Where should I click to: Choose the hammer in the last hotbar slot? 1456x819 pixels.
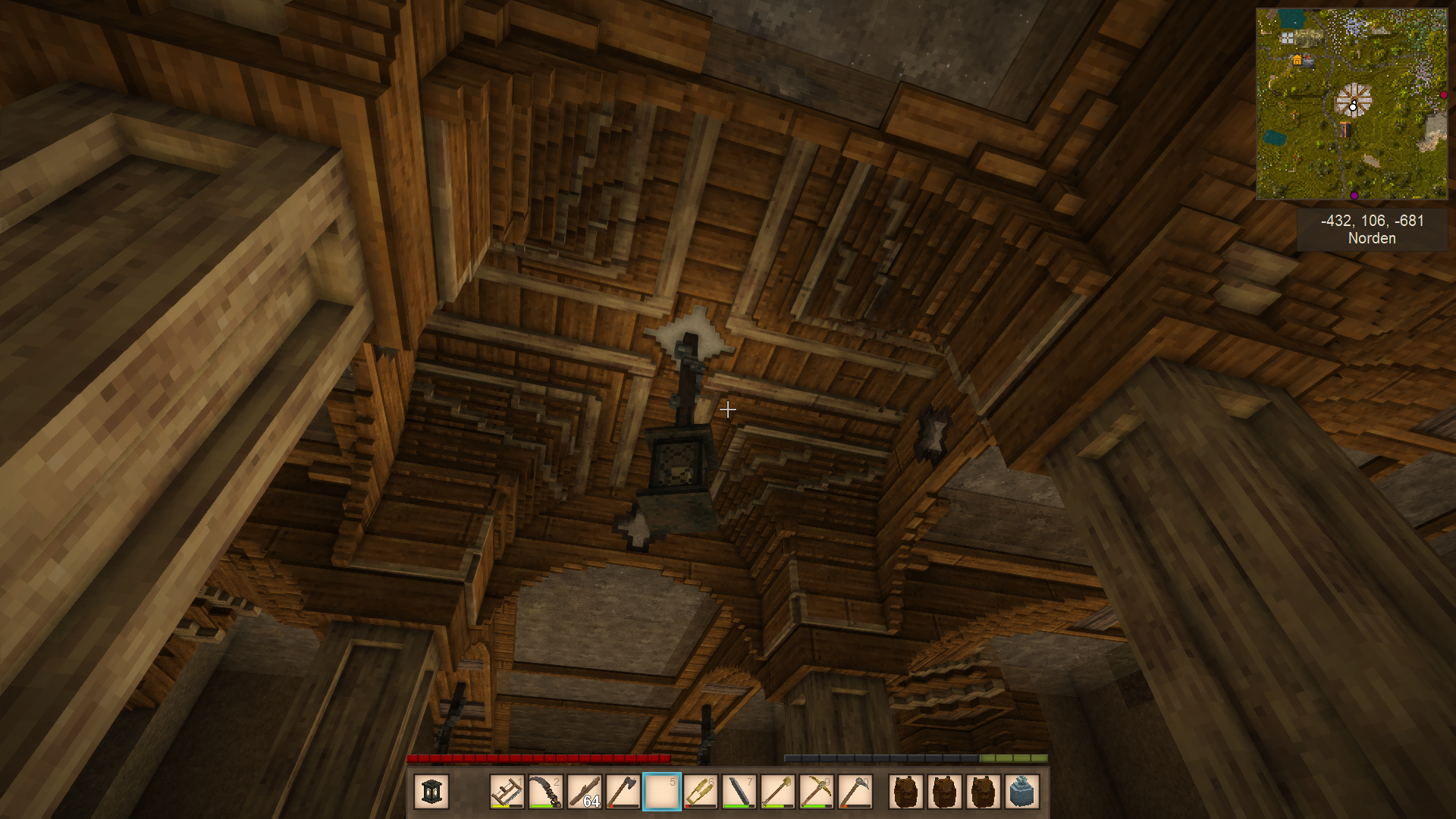coord(855,792)
